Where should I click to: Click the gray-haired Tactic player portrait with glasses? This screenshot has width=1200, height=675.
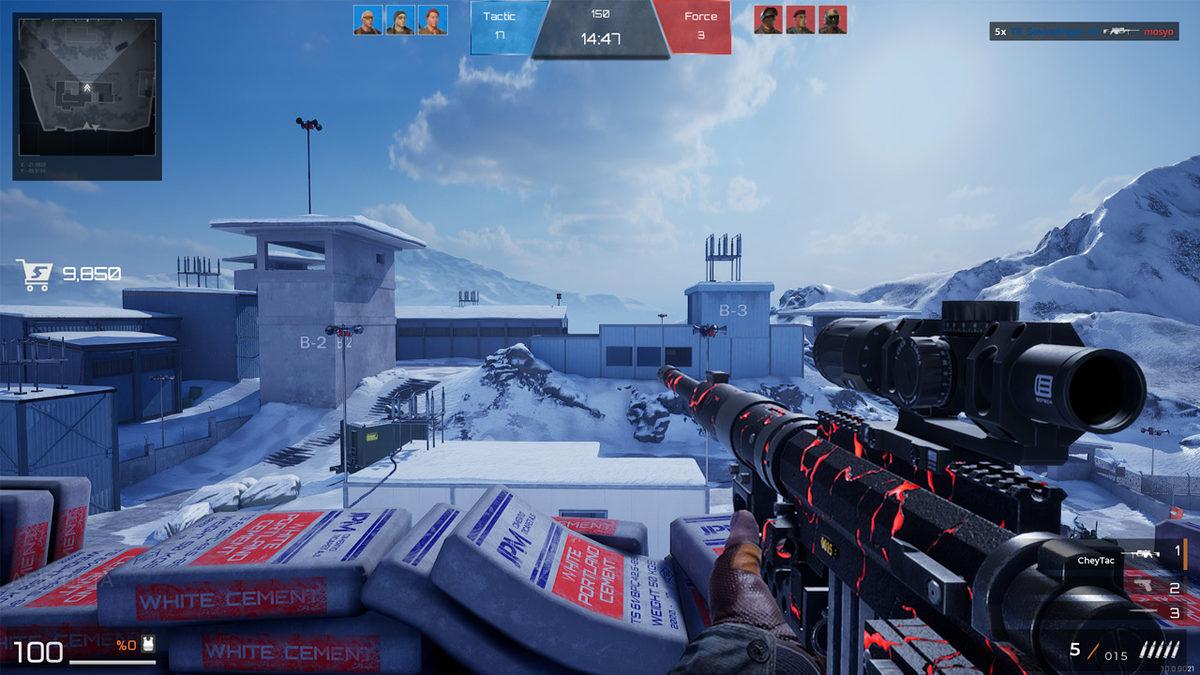point(368,20)
